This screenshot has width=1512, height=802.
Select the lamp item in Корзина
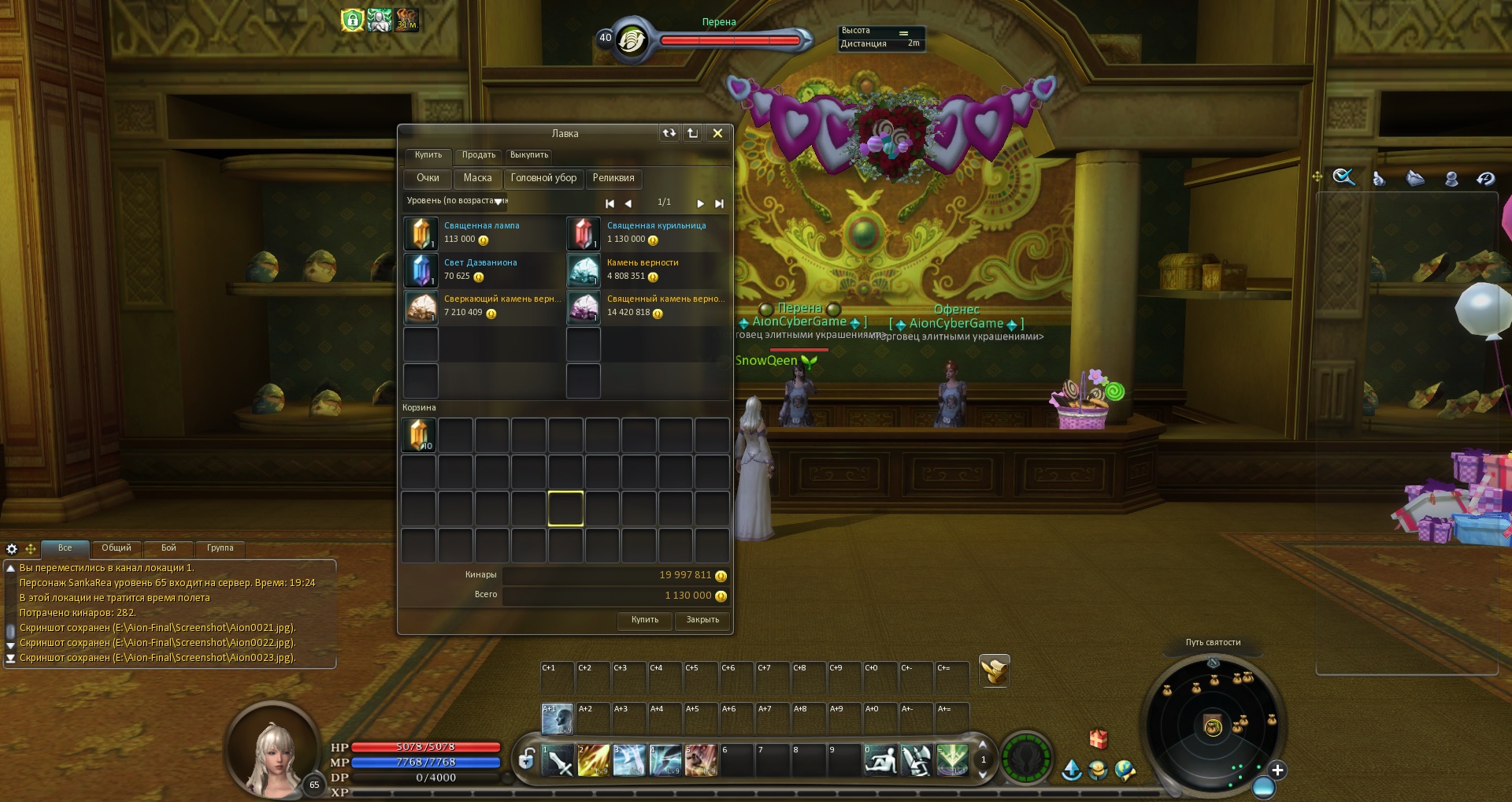point(419,435)
